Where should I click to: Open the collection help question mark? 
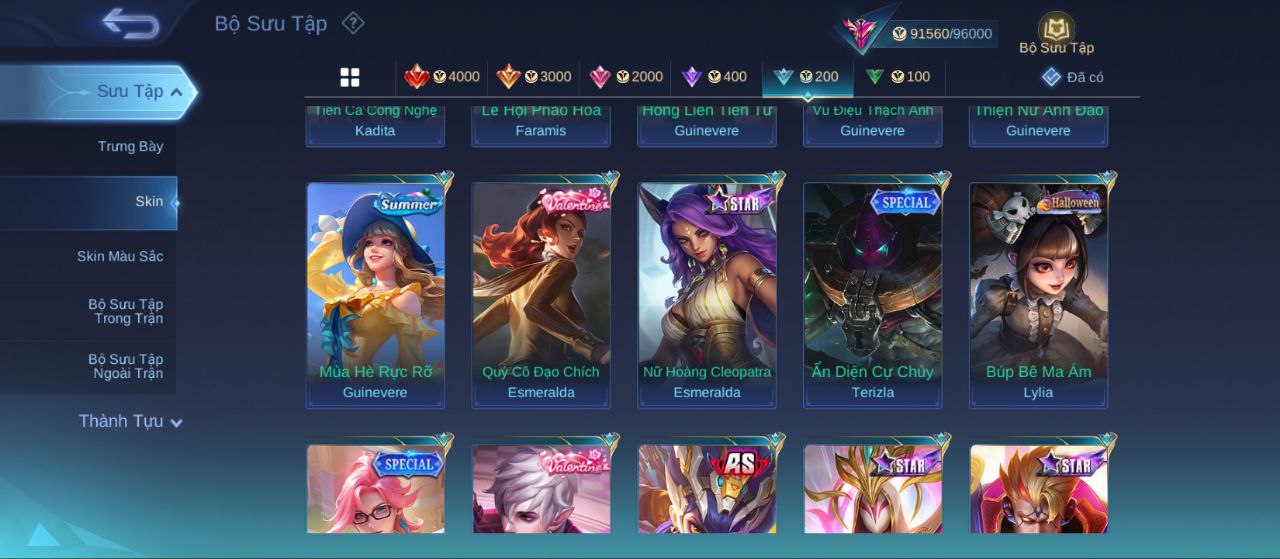click(x=353, y=23)
